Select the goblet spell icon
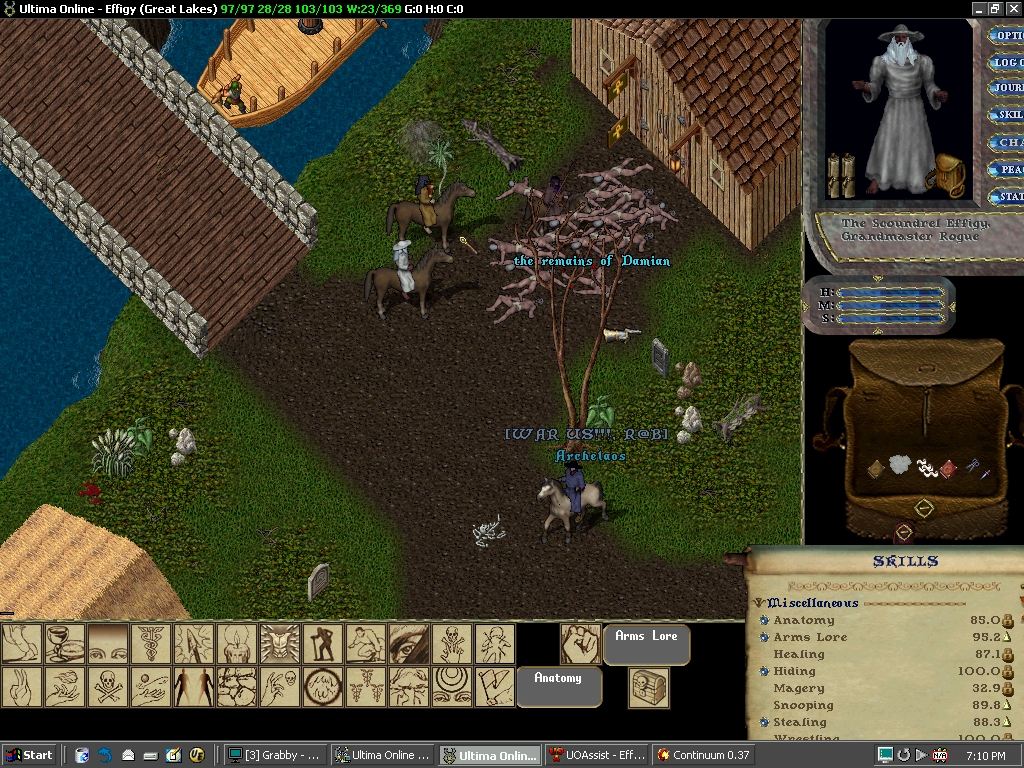The image size is (1024, 768). (x=65, y=643)
